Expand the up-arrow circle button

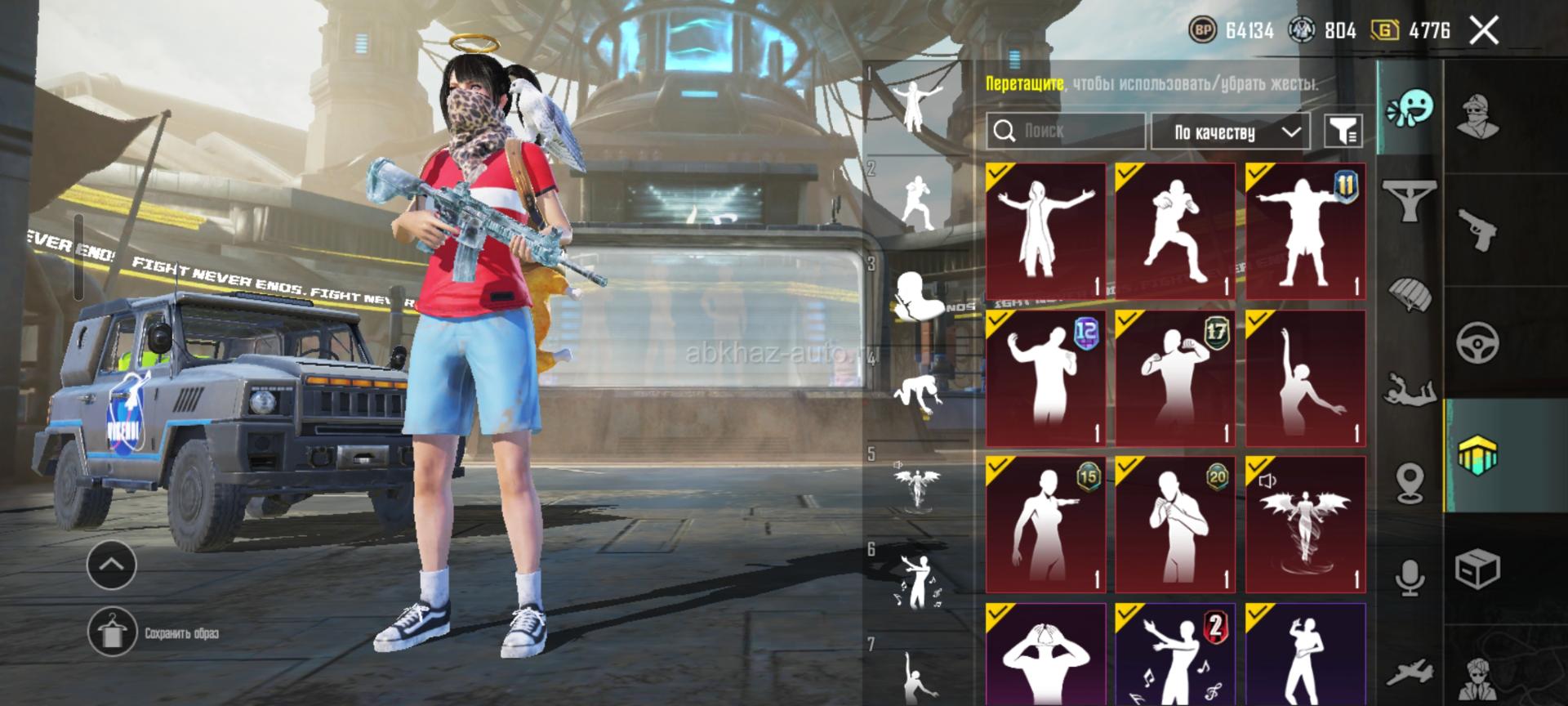click(112, 565)
